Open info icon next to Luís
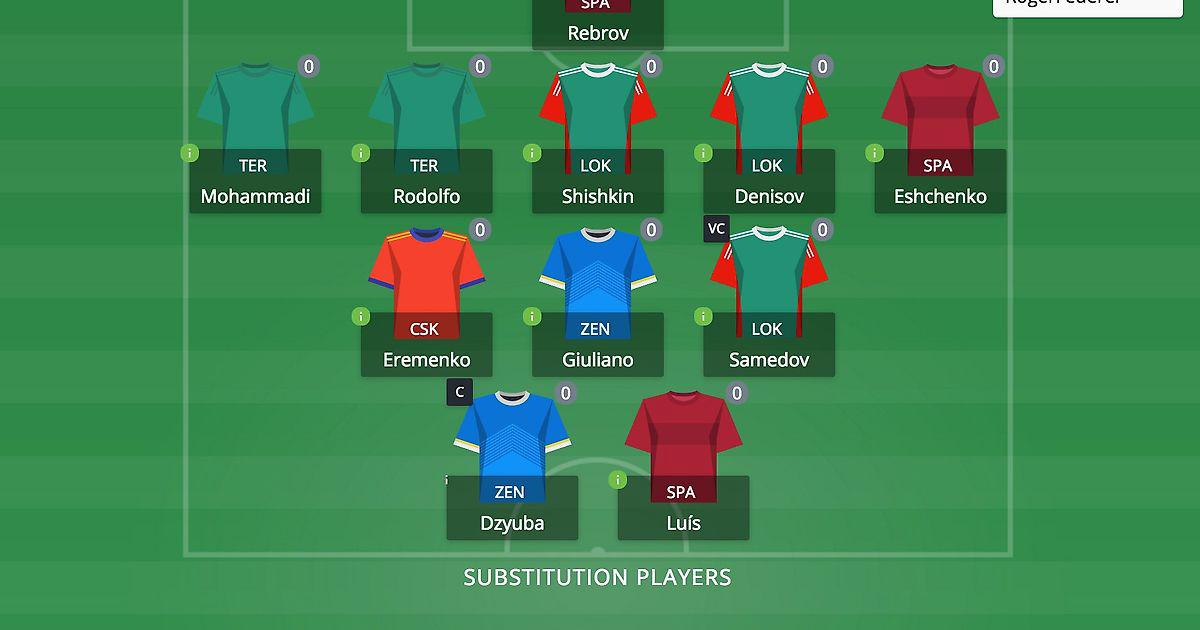The width and height of the screenshot is (1200, 630). pyautogui.click(x=617, y=480)
